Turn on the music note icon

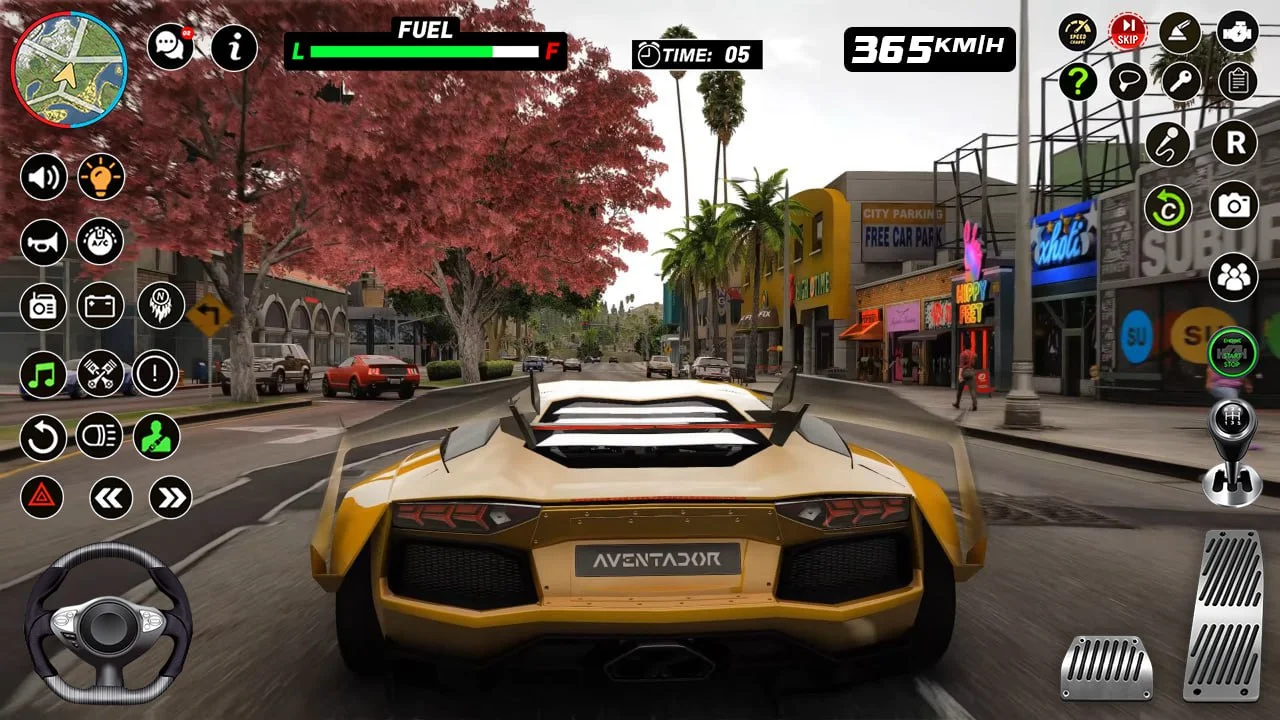click(x=43, y=373)
